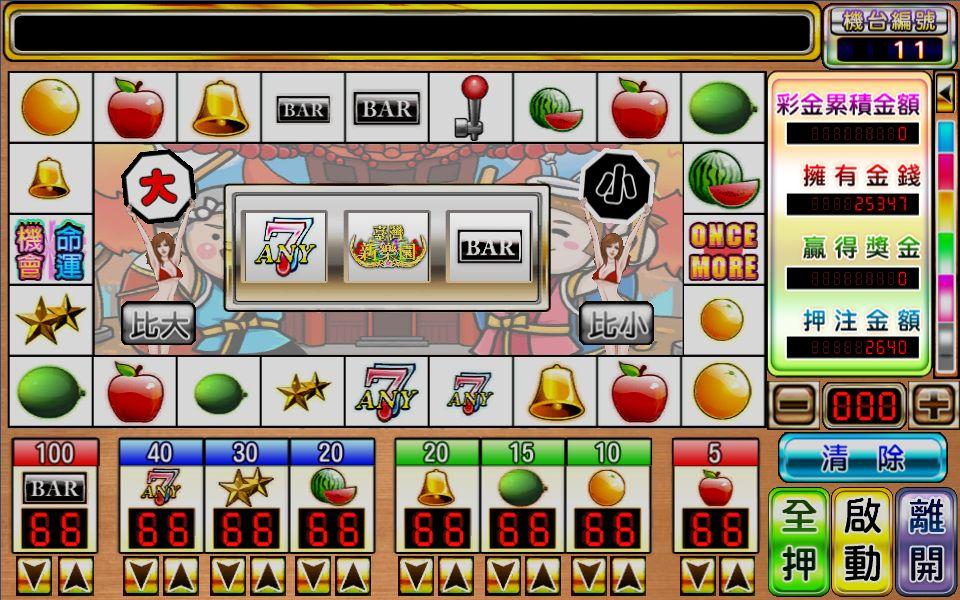Image resolution: width=960 pixels, height=600 pixels.
Task: Select the 全押 bet-all button
Action: [799, 541]
